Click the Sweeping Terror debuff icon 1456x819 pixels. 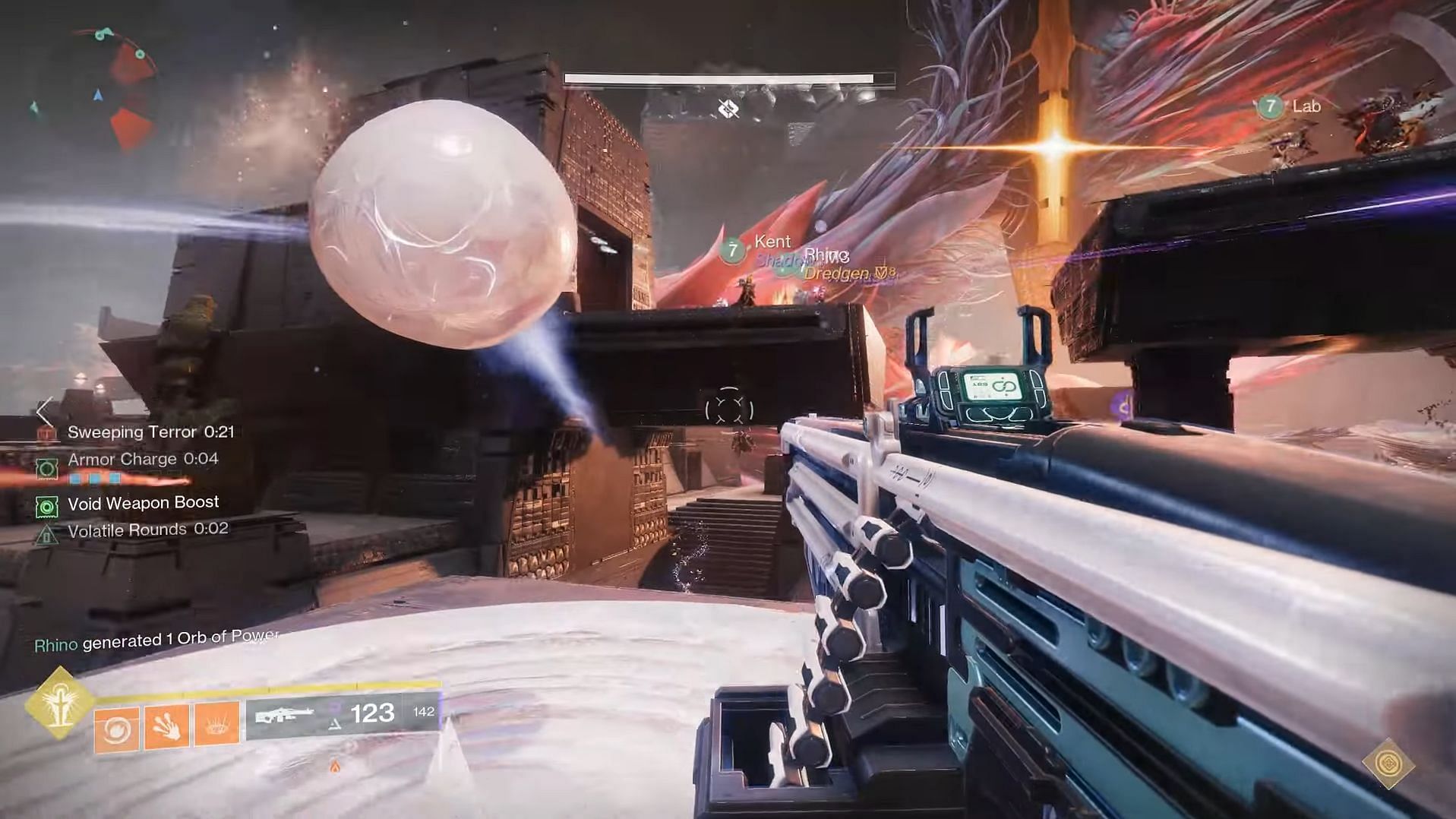(x=47, y=433)
